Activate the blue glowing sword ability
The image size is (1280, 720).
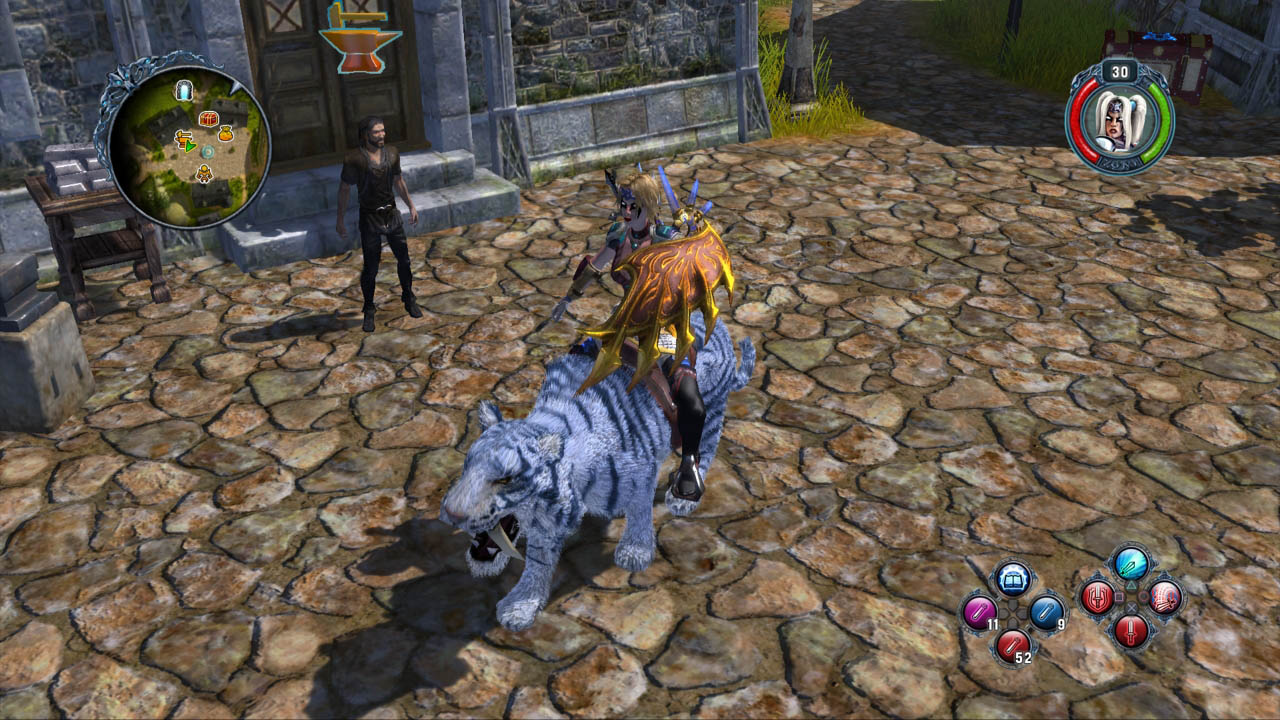(x=1131, y=565)
